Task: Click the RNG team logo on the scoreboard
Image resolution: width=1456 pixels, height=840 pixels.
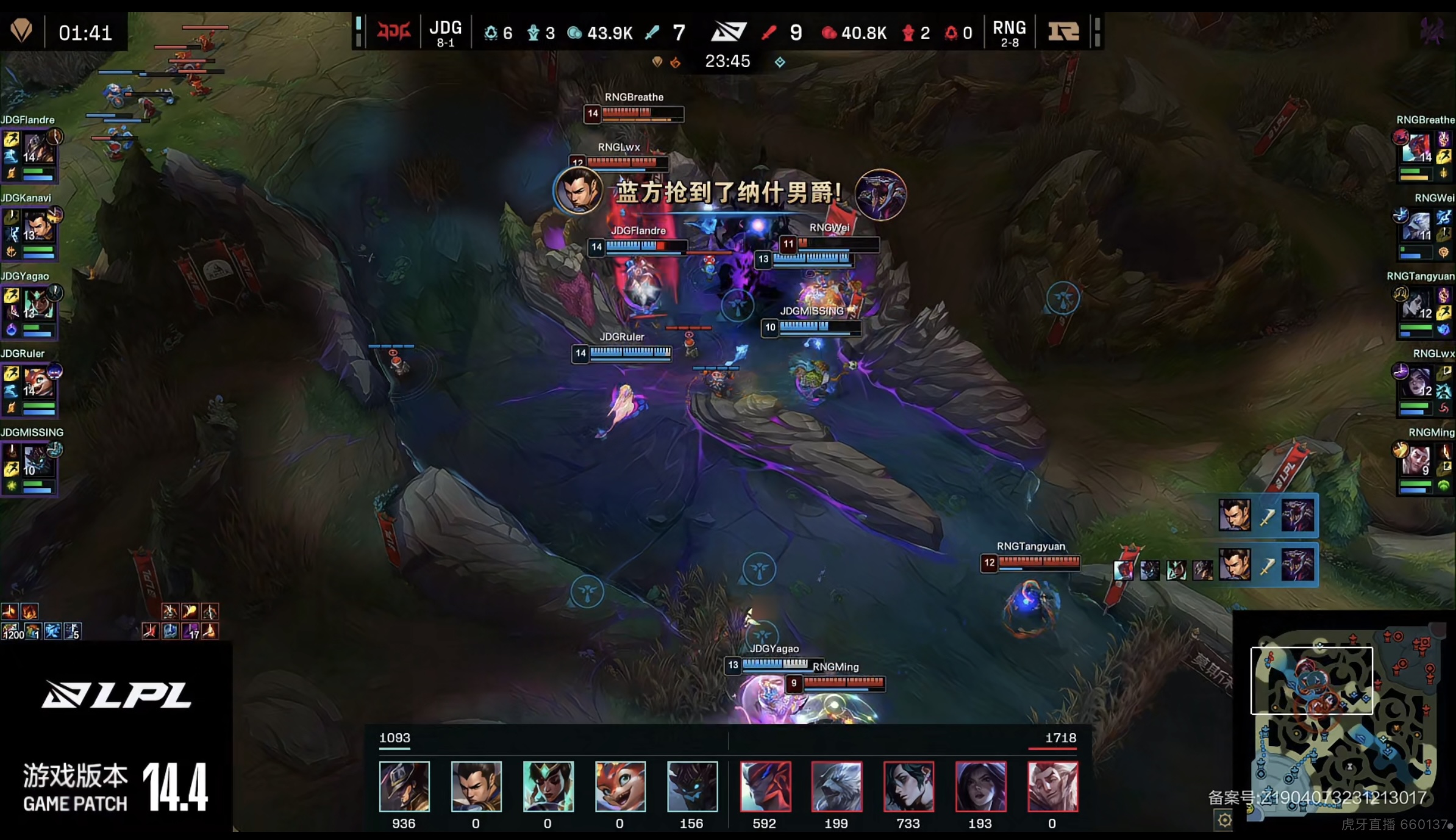Action: [1063, 31]
